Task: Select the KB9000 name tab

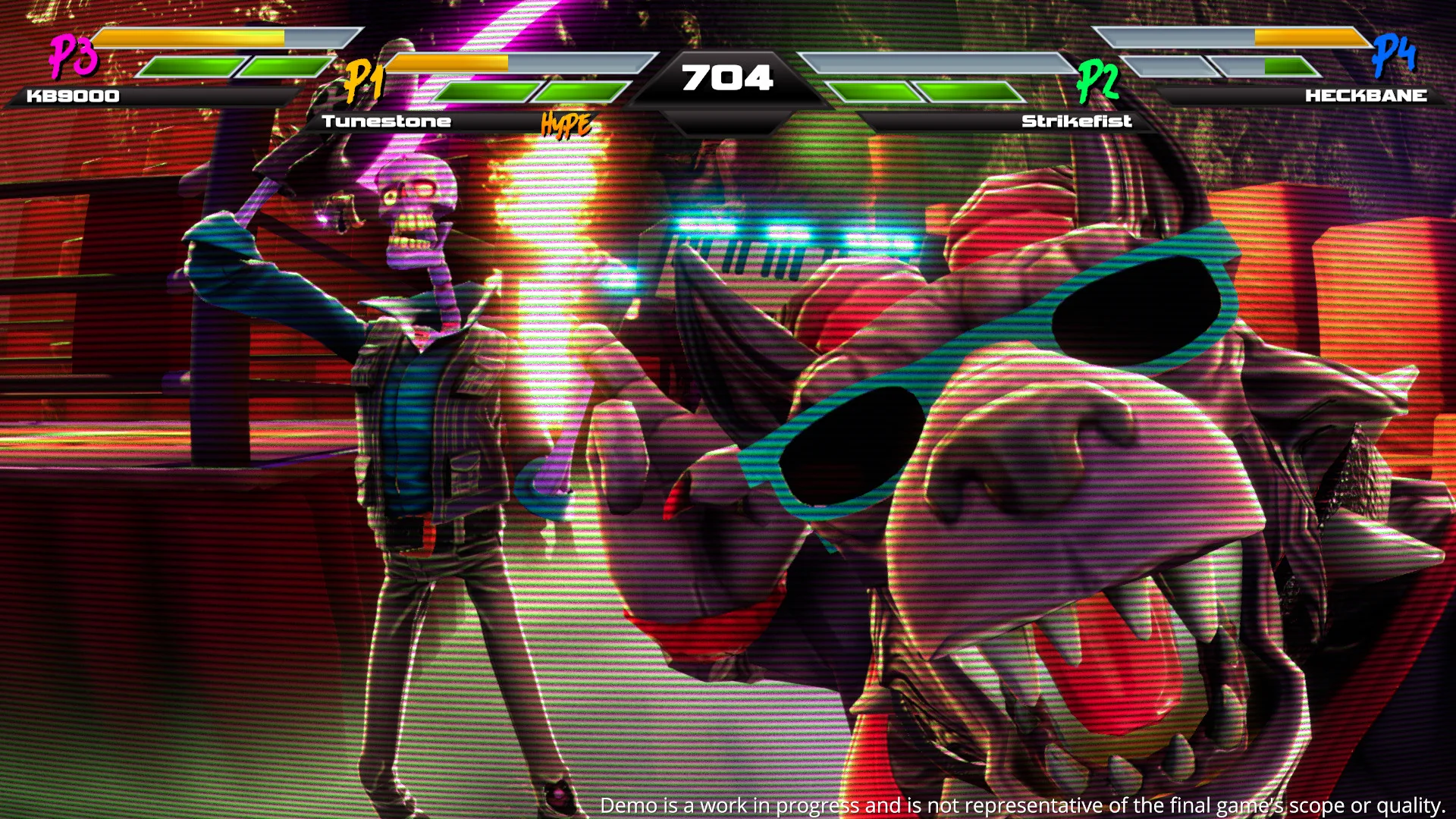Action: point(71,96)
